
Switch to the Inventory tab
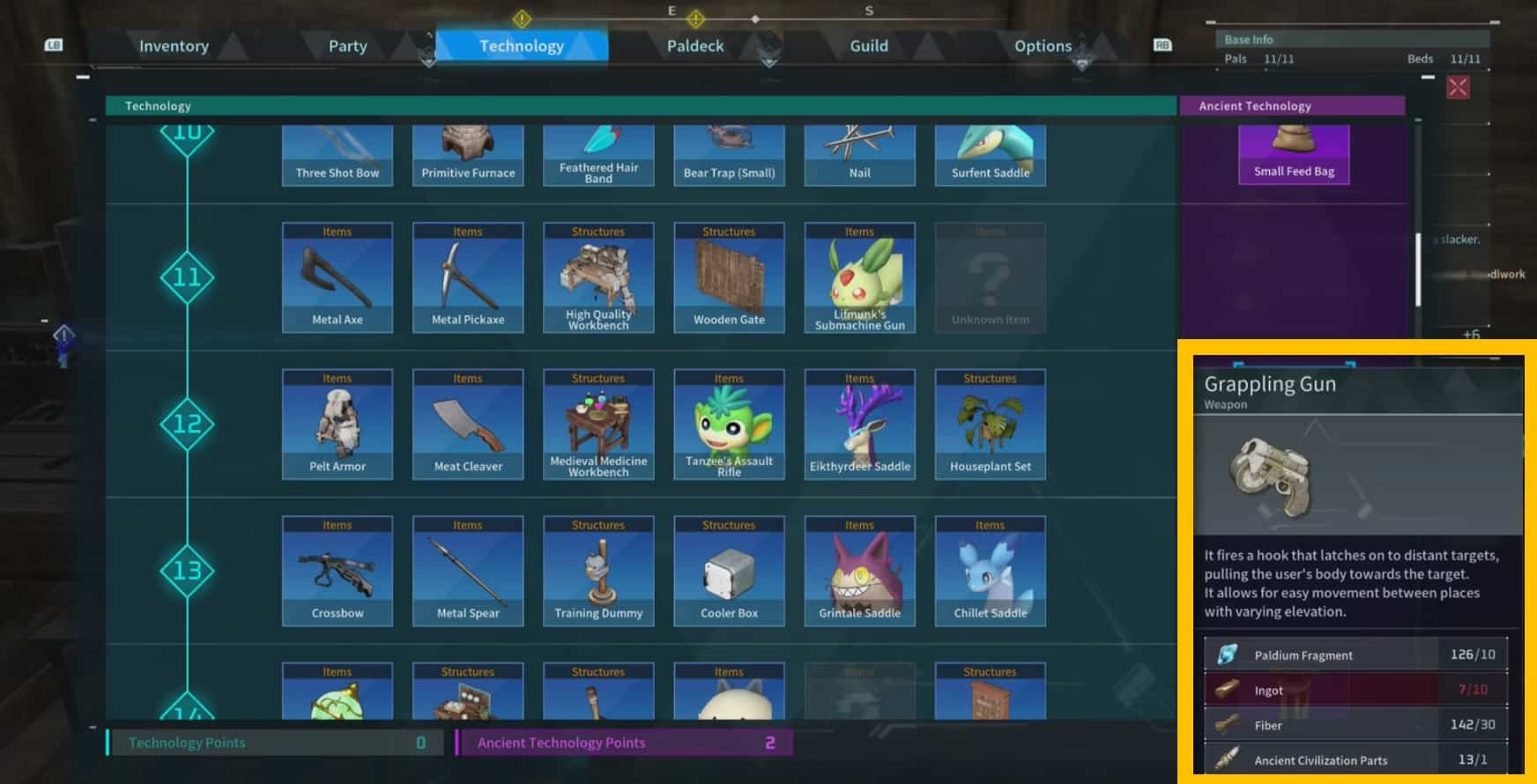tap(174, 46)
